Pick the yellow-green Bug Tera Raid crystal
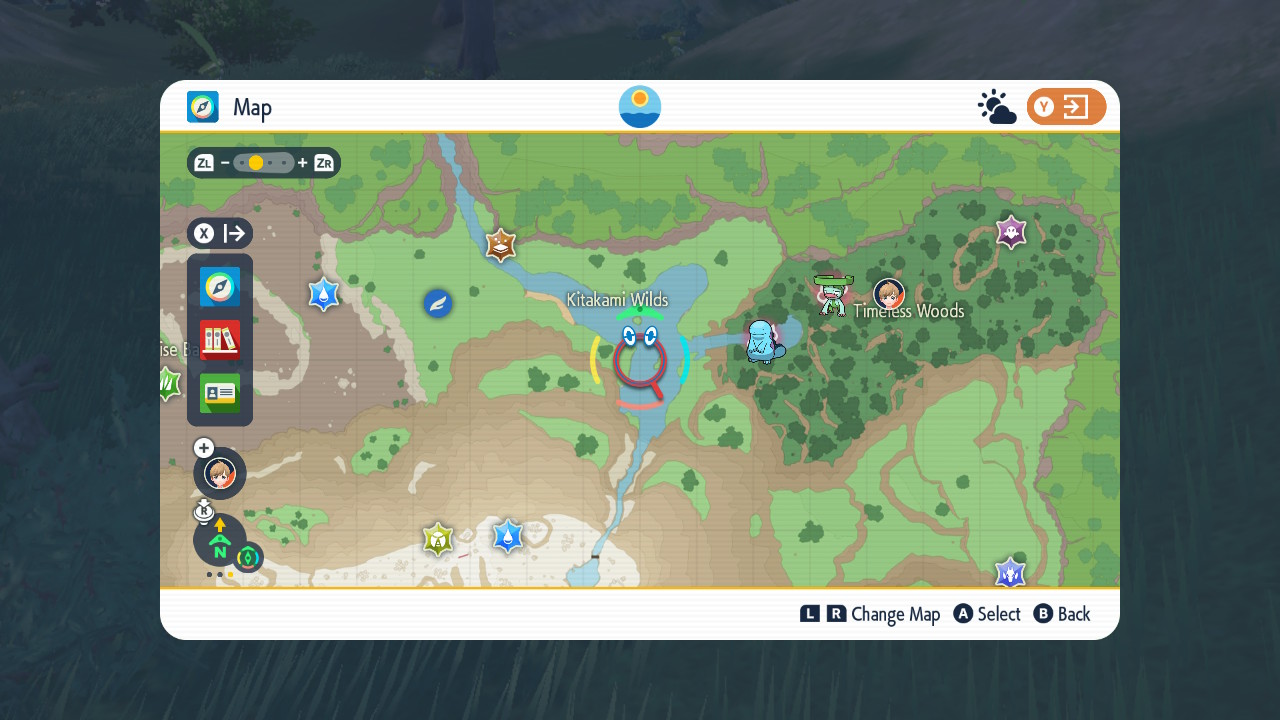The image size is (1280, 720). [x=437, y=539]
